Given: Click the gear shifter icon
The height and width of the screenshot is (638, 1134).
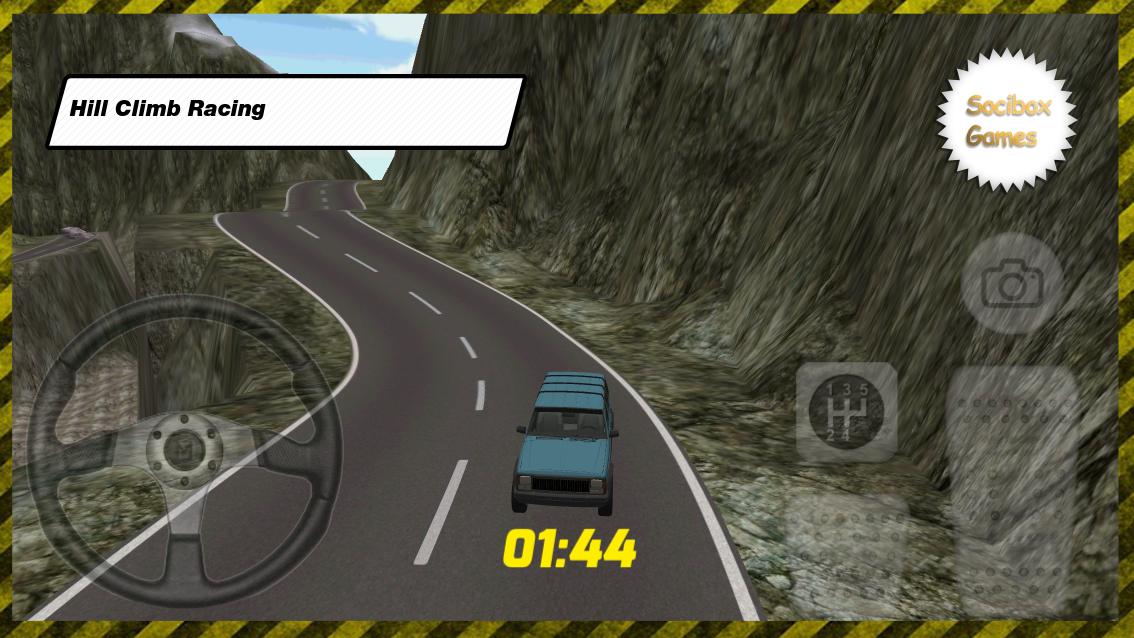Looking at the screenshot, I should click(x=846, y=411).
